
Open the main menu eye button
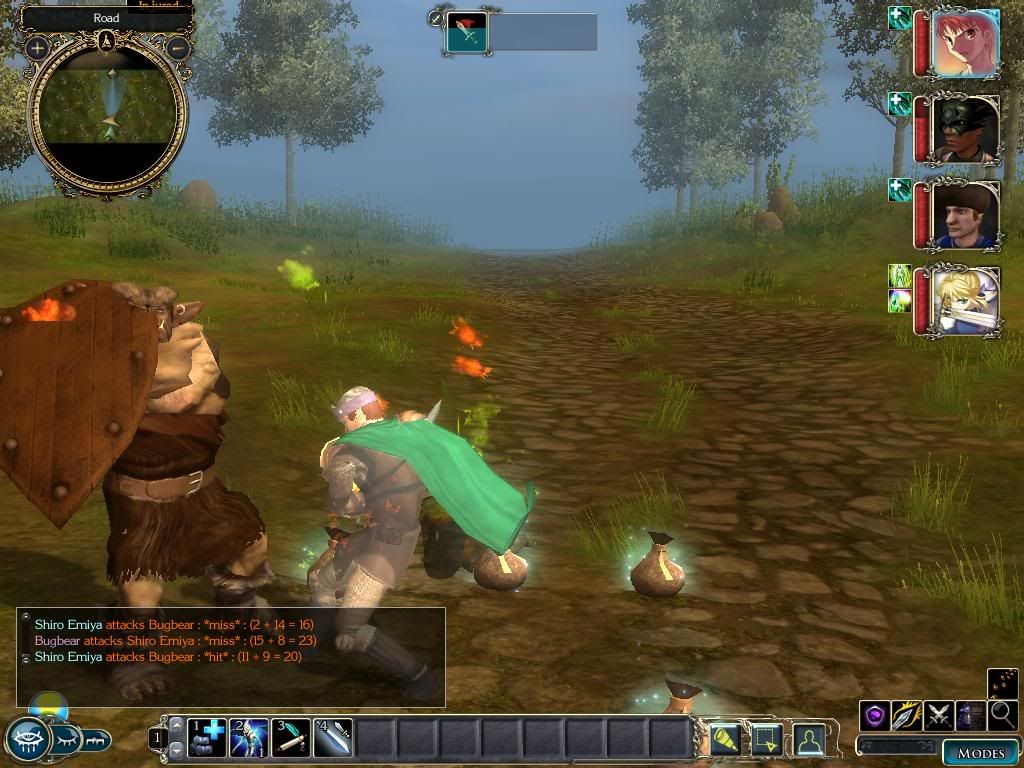click(28, 739)
